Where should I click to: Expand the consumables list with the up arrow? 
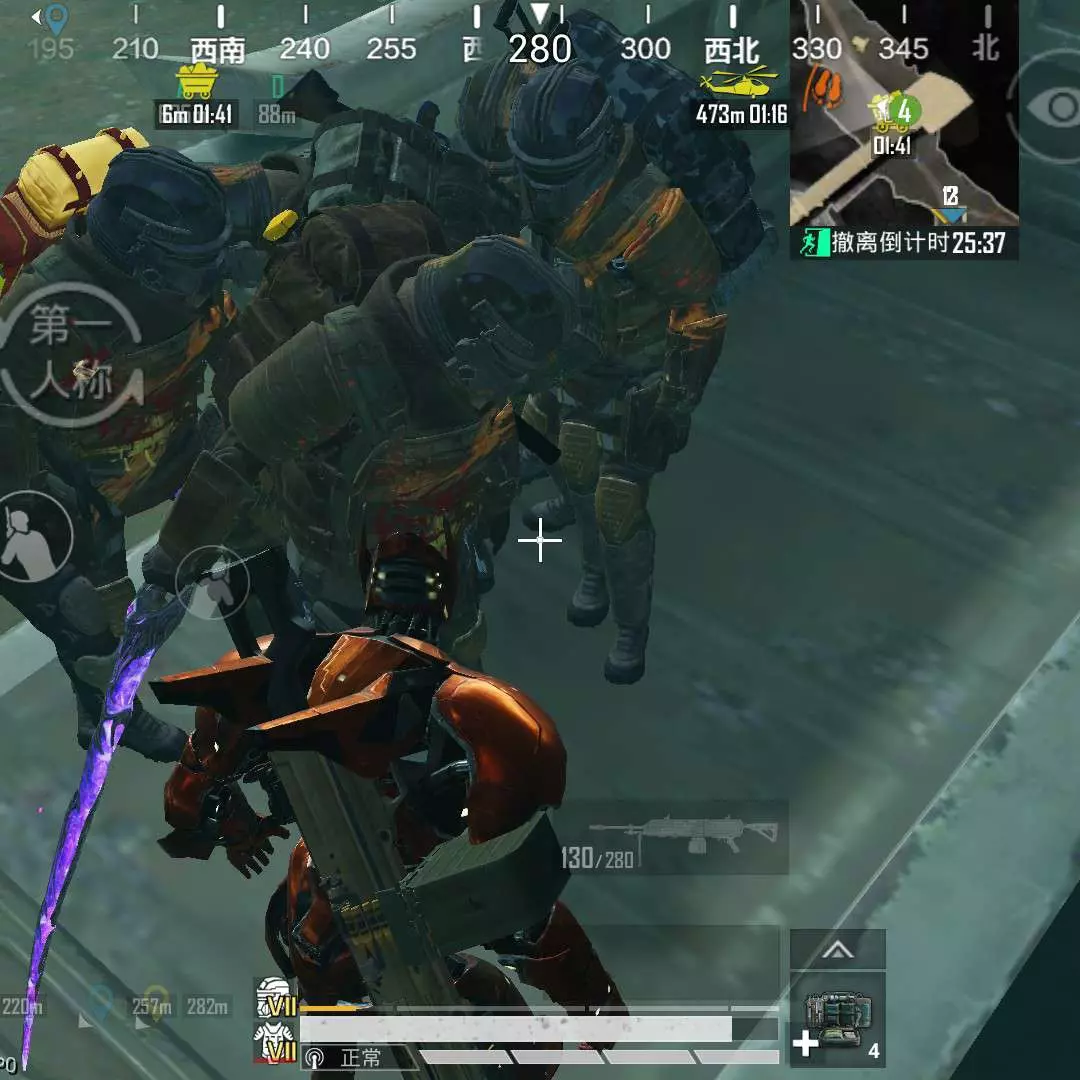(838, 950)
